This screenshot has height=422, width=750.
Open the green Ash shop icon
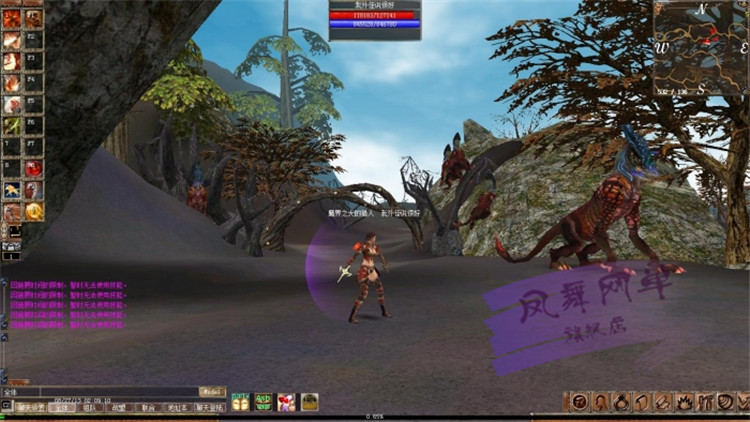tap(263, 402)
